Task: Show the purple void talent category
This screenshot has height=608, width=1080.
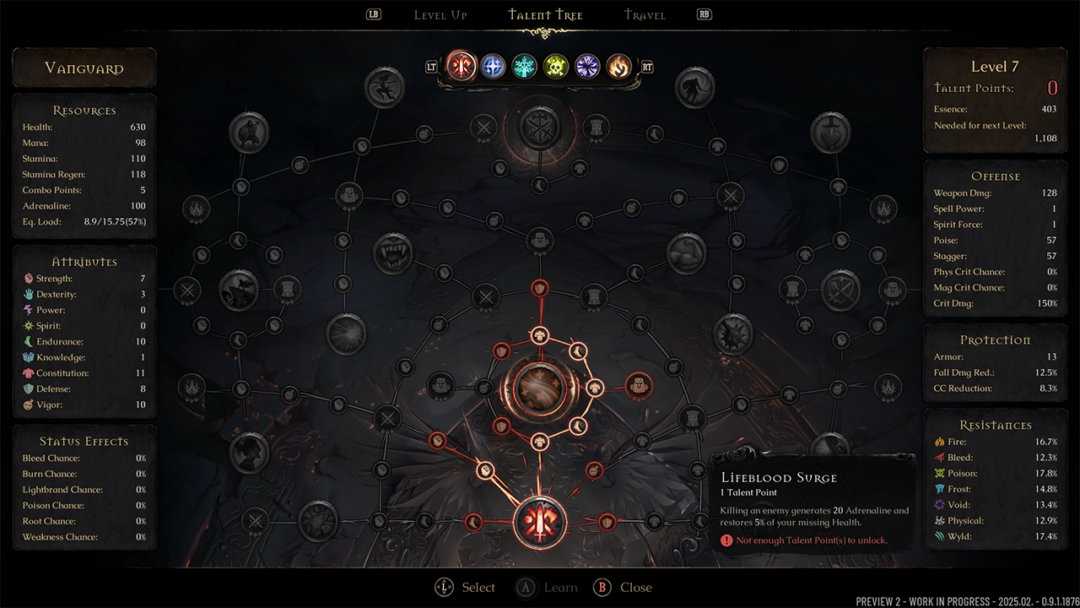Action: point(588,66)
